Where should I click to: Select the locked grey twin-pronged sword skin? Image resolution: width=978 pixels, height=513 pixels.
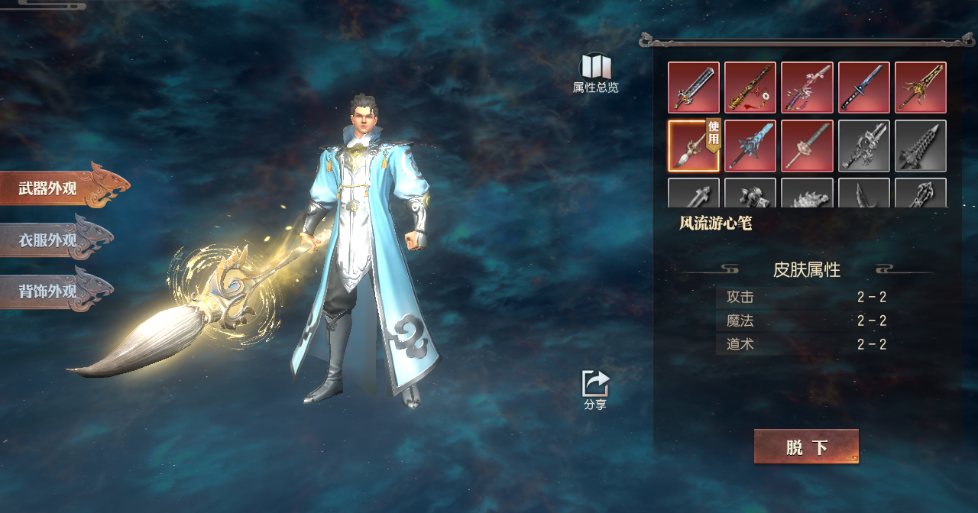point(864,146)
